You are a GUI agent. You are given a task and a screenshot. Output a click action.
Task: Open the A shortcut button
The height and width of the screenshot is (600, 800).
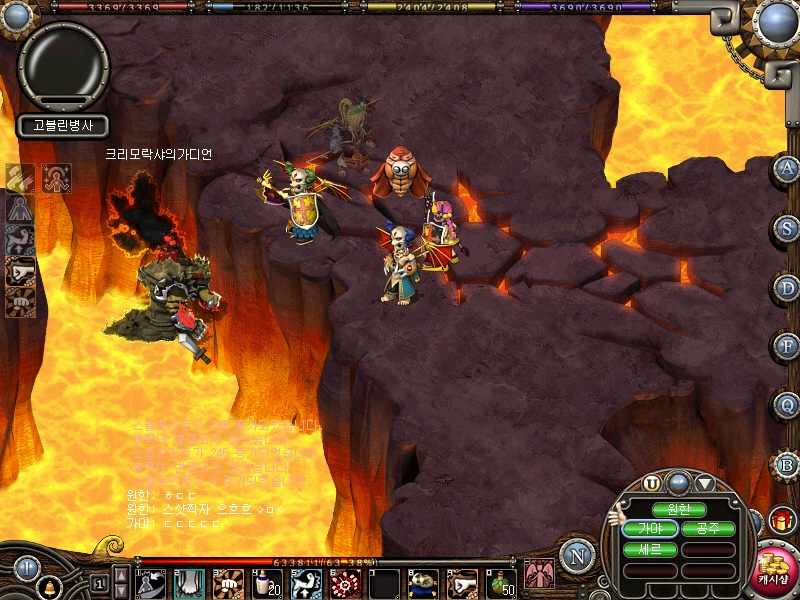coord(787,169)
